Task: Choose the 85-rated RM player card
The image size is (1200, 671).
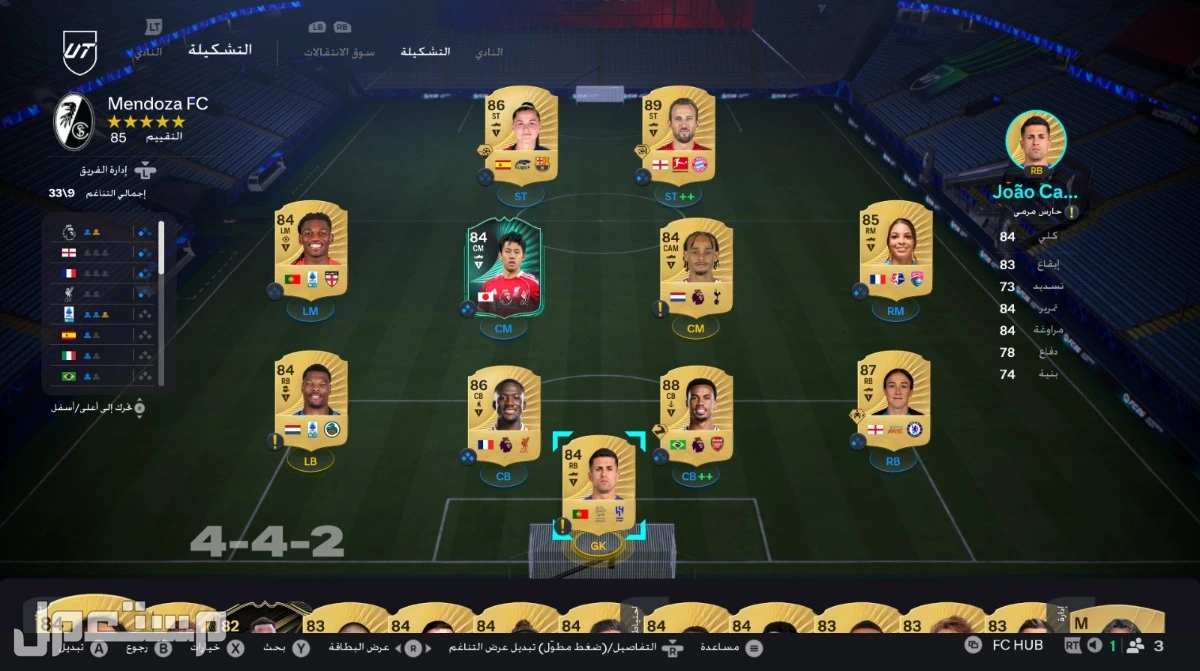Action: [x=895, y=248]
